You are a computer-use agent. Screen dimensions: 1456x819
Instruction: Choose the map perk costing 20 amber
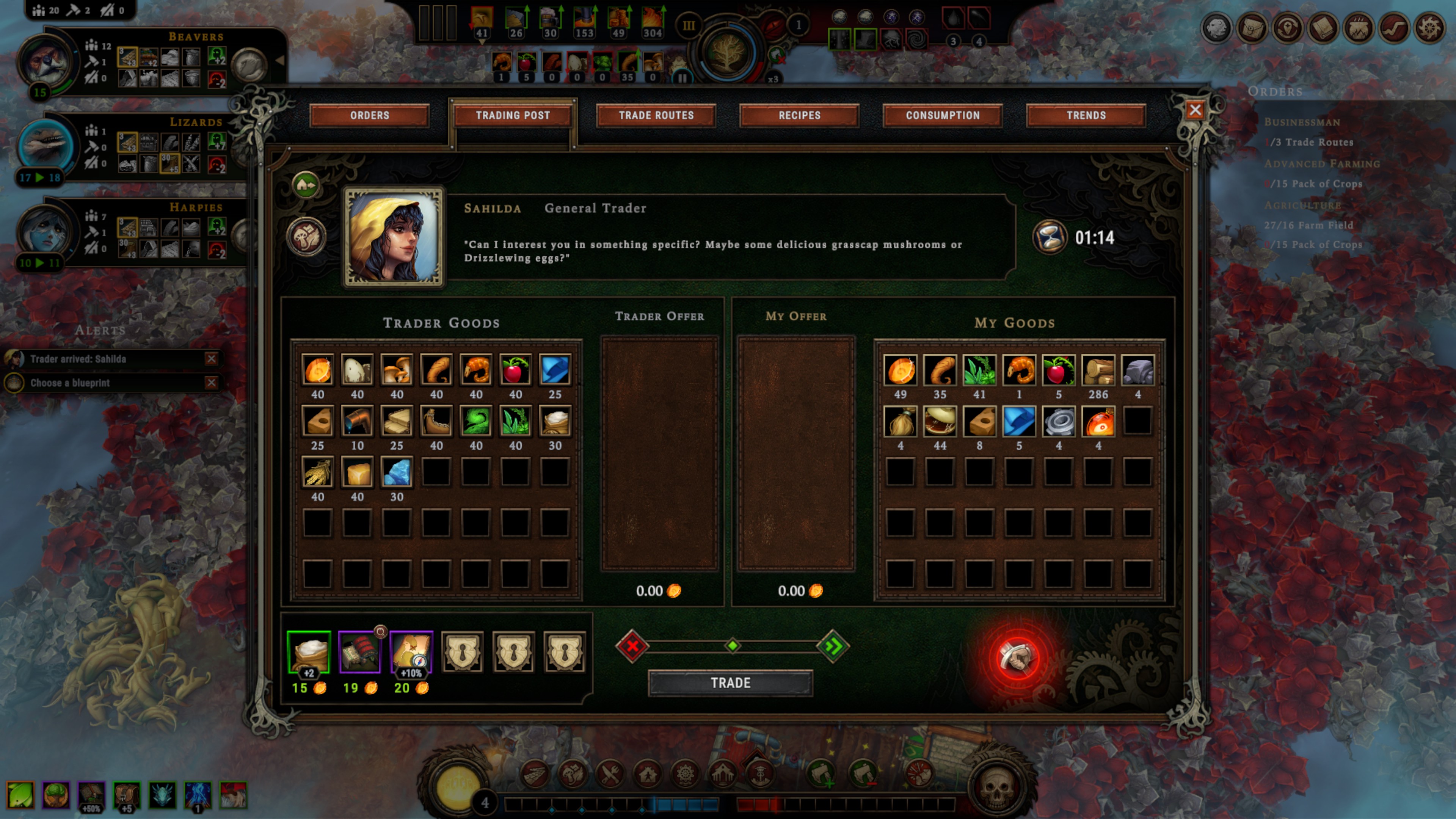click(411, 652)
